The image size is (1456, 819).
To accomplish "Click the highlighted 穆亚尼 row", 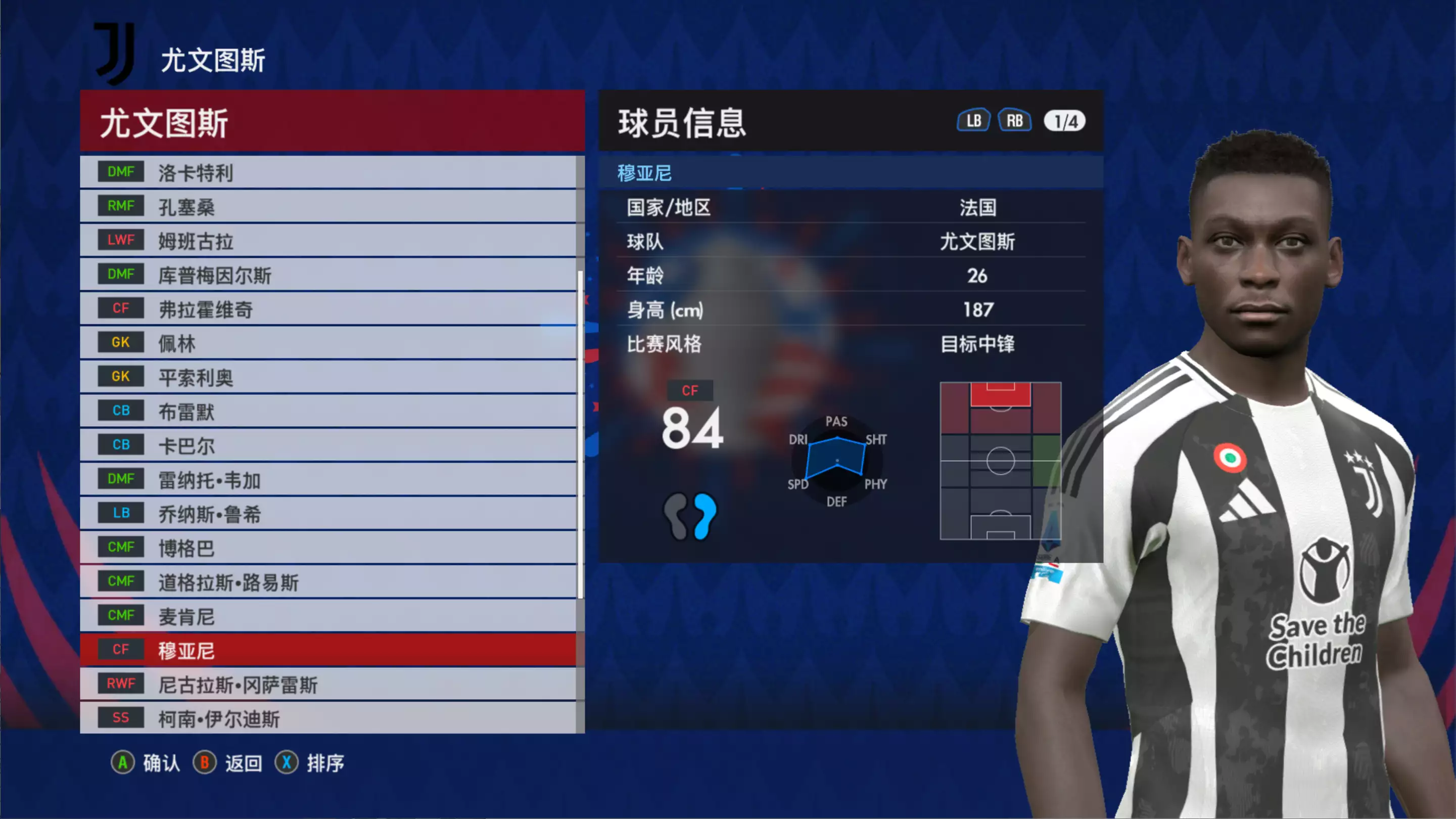I will tap(328, 650).
